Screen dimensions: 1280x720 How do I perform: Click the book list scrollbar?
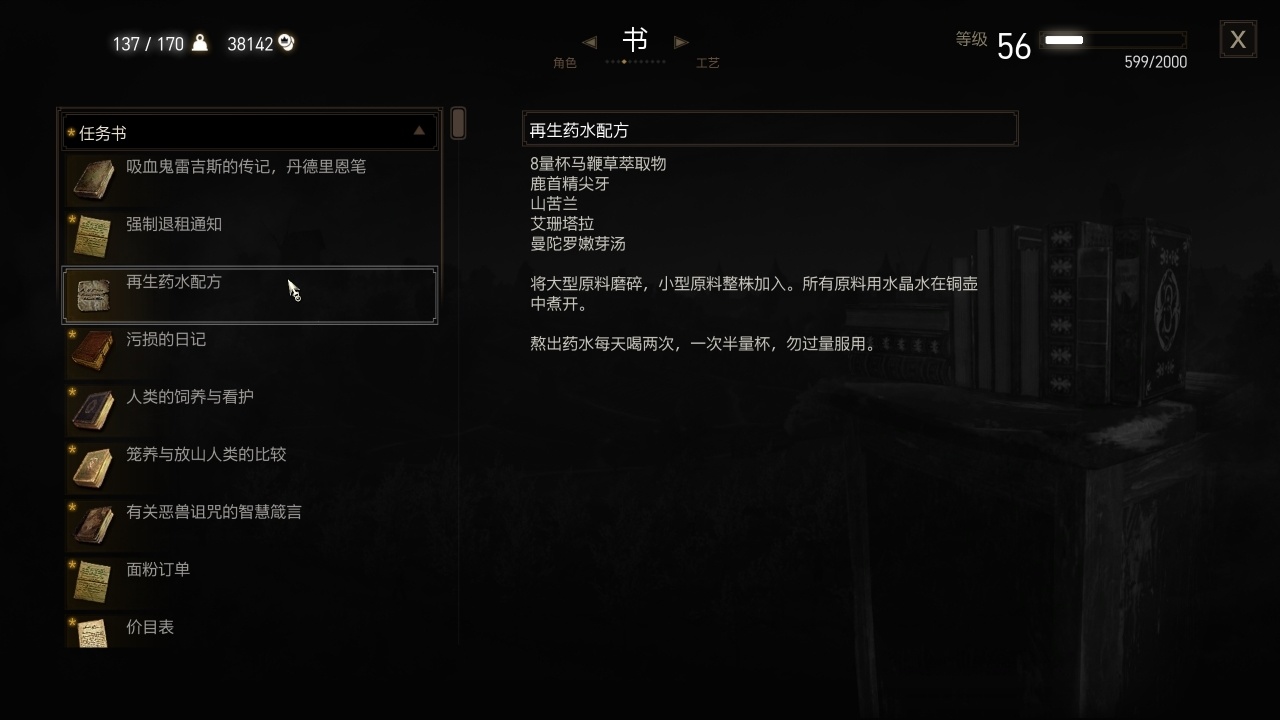tap(457, 121)
